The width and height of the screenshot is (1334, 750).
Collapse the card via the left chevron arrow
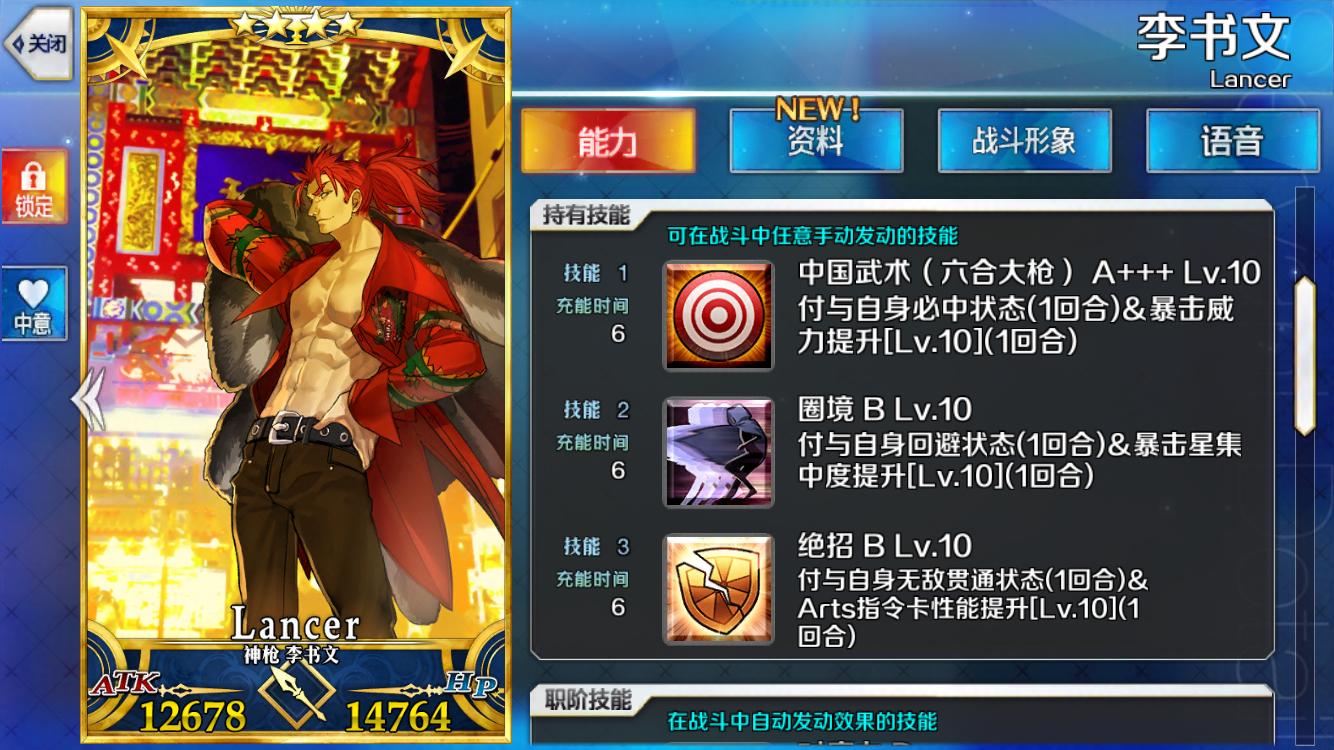point(85,398)
